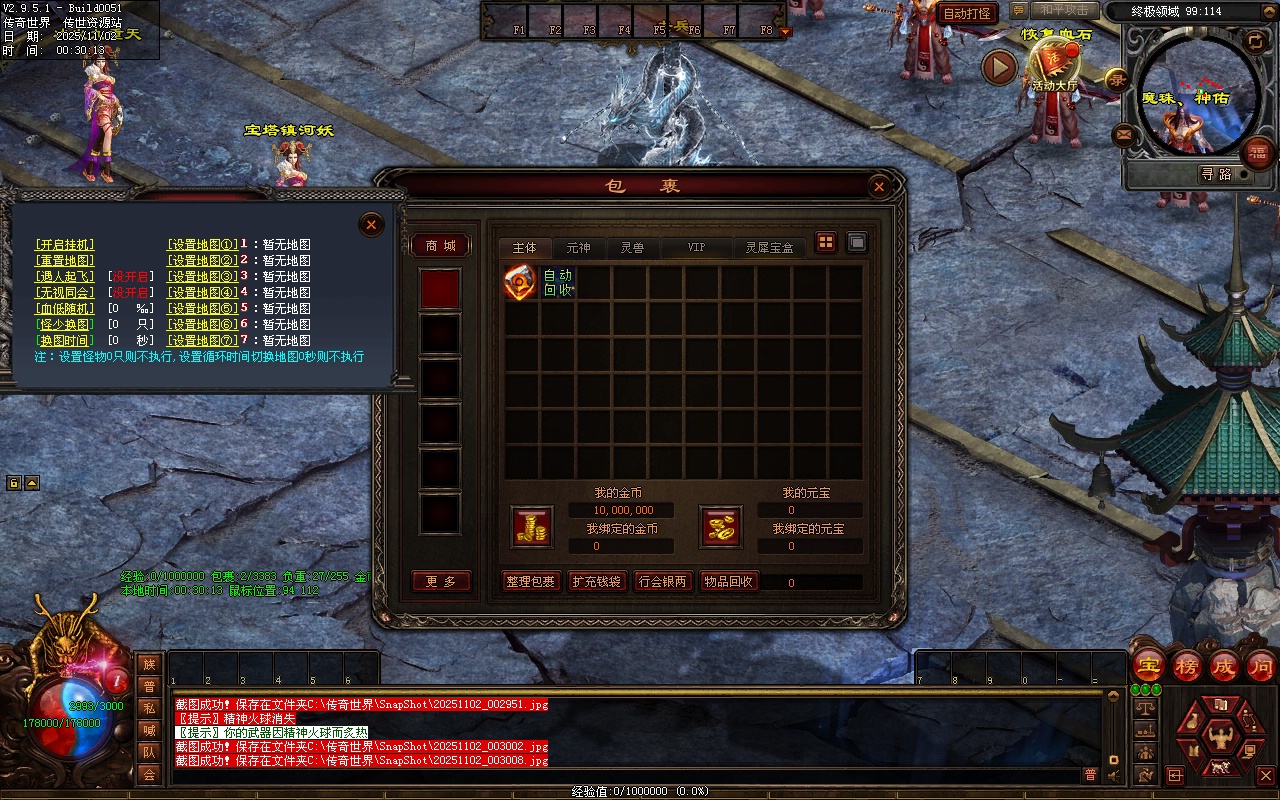Open the 商城 shop button
Viewport: 1280px width, 800px height.
pos(440,246)
